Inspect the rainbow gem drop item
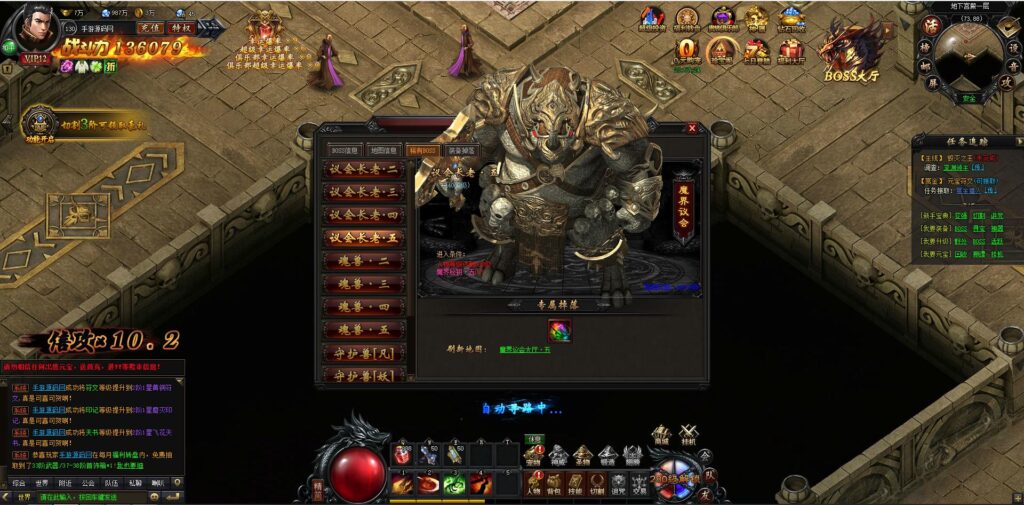 559,329
